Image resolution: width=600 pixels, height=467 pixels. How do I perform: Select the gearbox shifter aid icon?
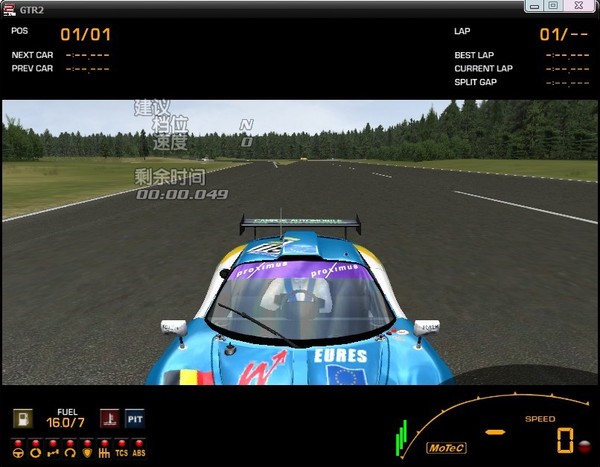(x=104, y=451)
